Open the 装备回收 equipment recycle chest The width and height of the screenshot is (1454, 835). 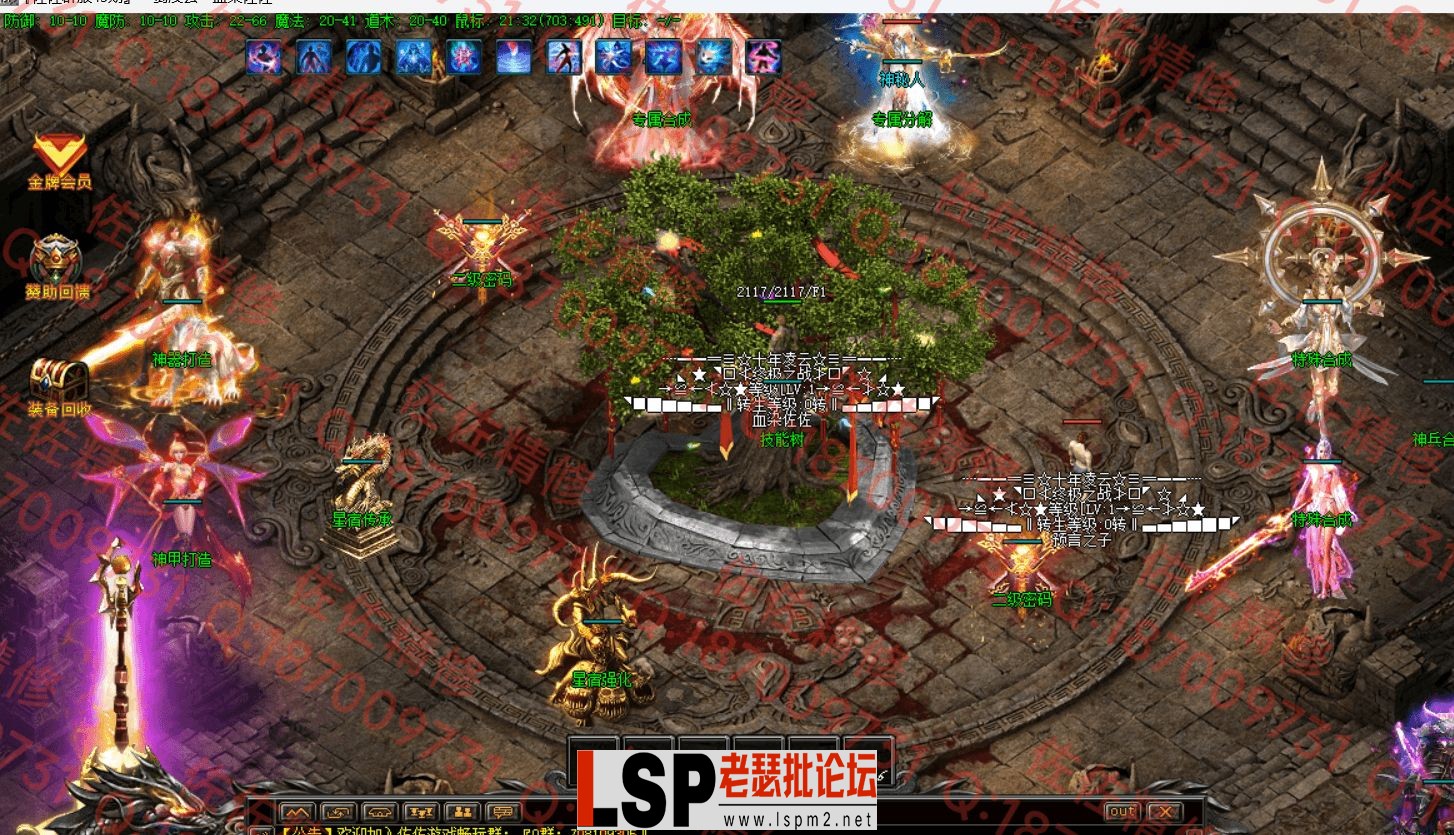pos(59,386)
